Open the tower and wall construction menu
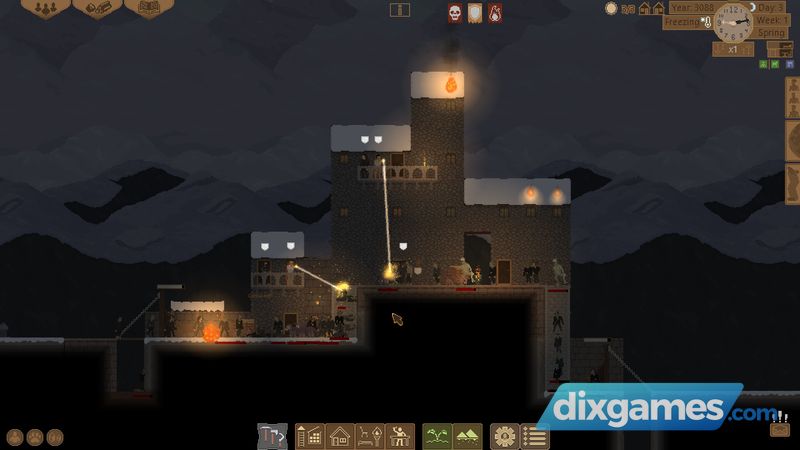 310,436
